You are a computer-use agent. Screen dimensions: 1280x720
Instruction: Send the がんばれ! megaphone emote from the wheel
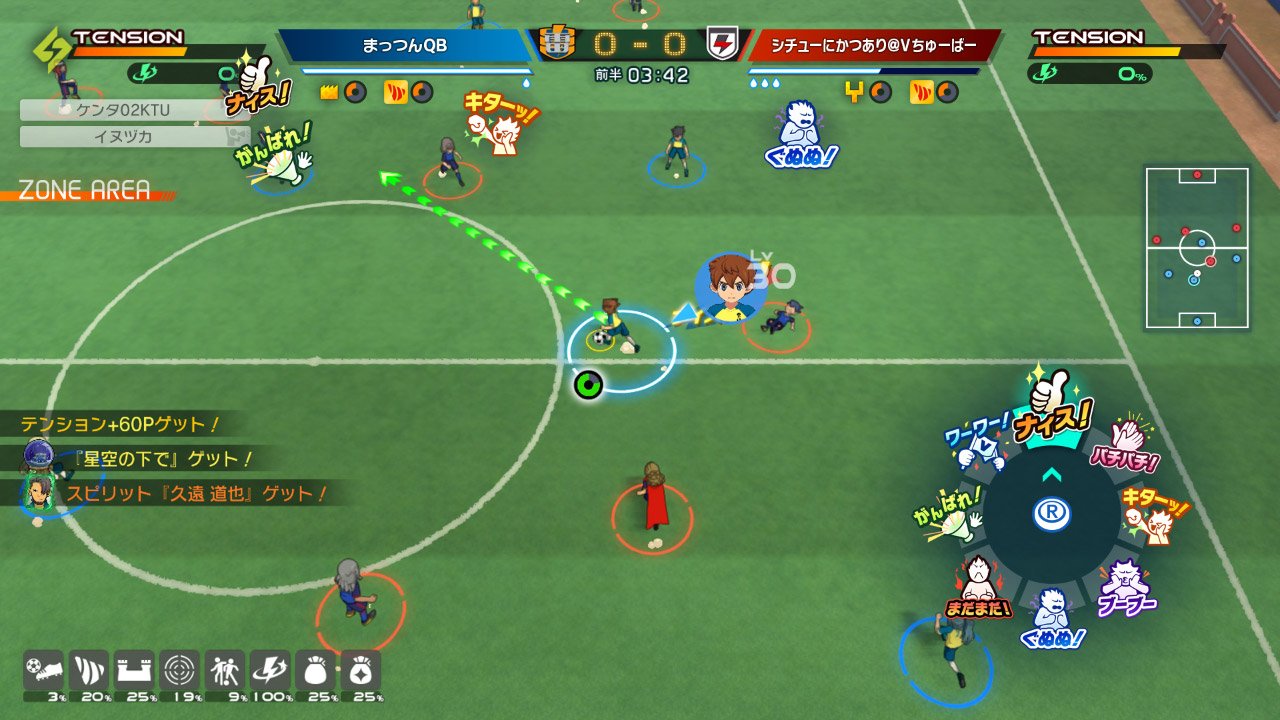pos(947,515)
